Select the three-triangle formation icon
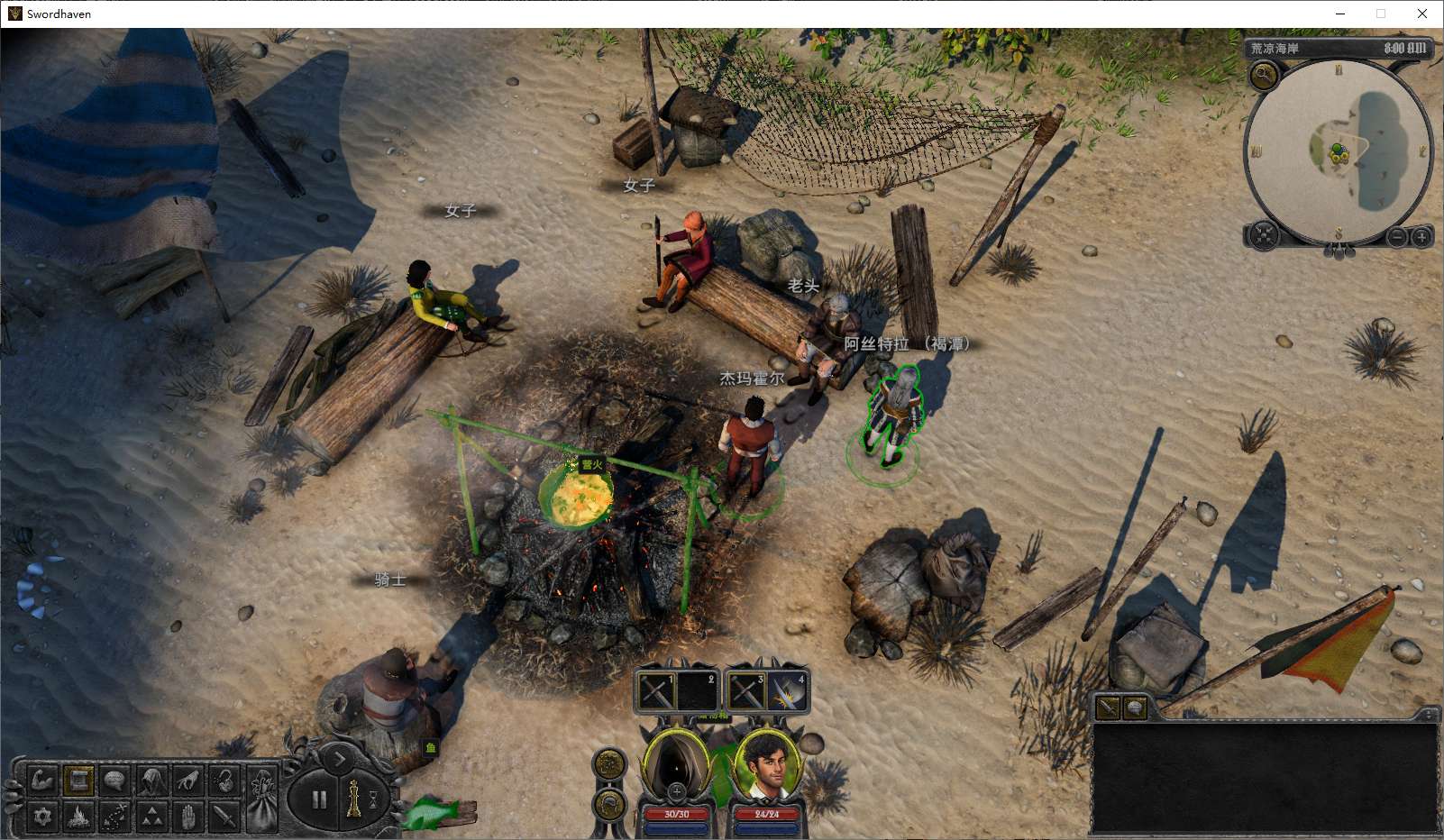1444x840 pixels. (x=151, y=817)
